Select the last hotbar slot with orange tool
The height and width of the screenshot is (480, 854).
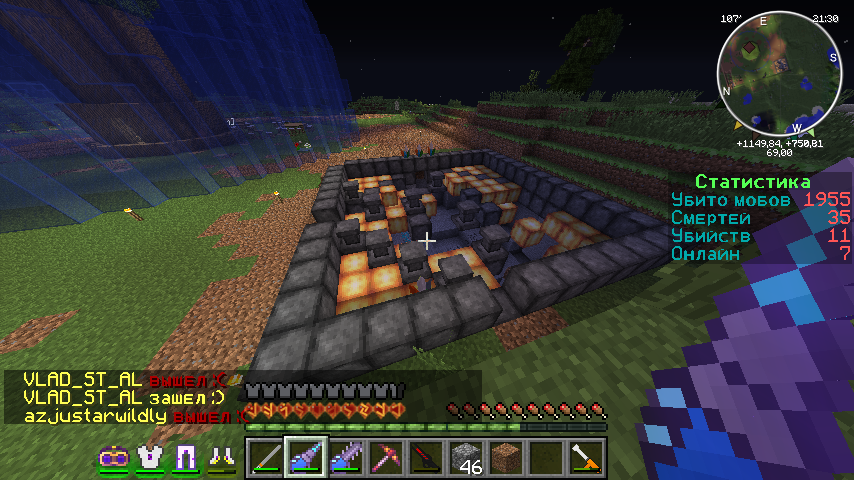[585, 457]
